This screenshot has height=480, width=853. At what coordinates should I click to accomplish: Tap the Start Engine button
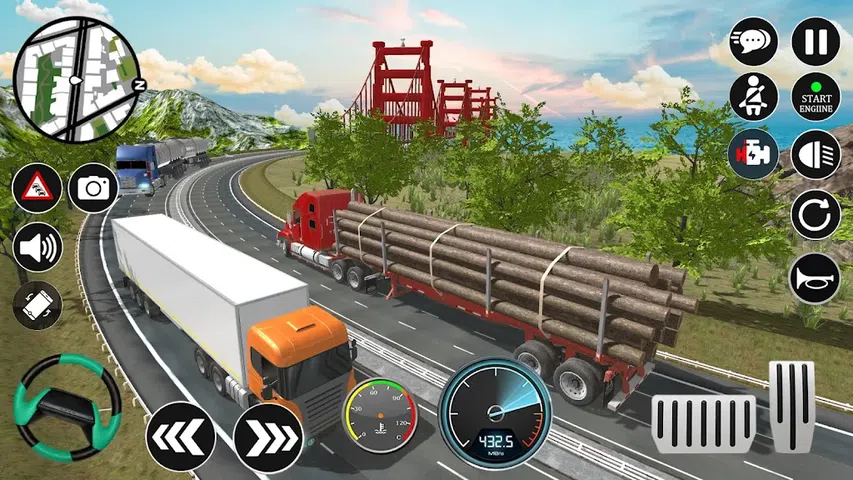[x=816, y=97]
